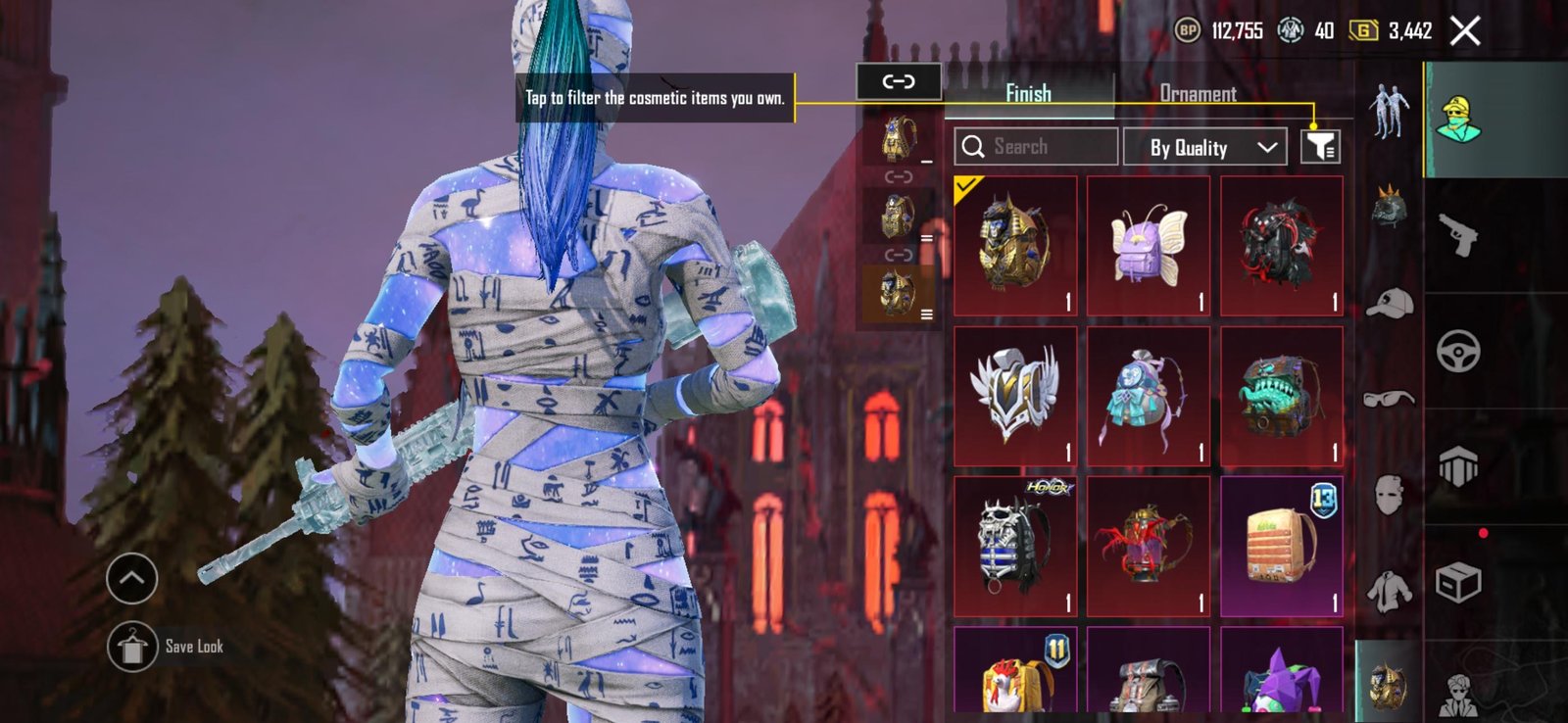Choose the purple butterfly wing backpack

click(1149, 246)
